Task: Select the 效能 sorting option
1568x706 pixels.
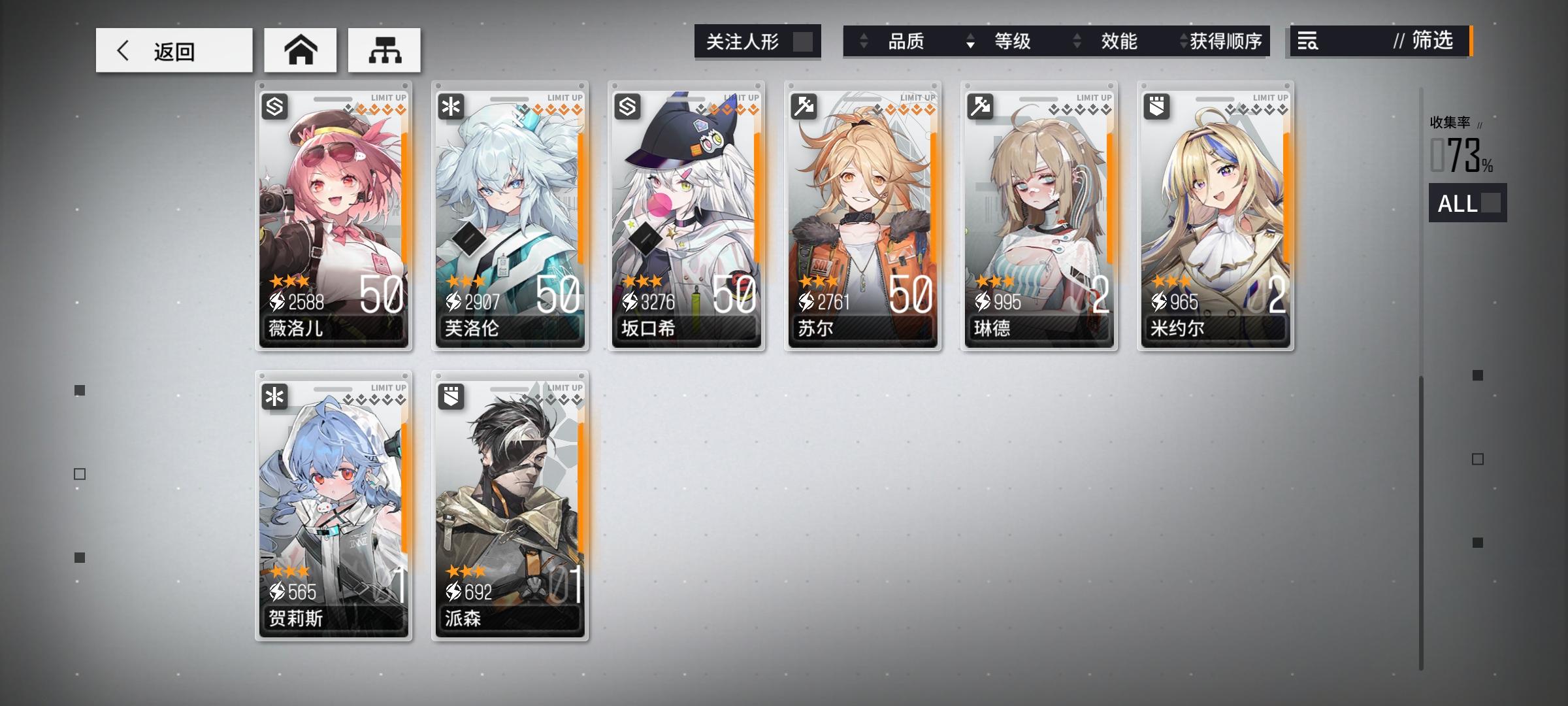Action: (1119, 41)
